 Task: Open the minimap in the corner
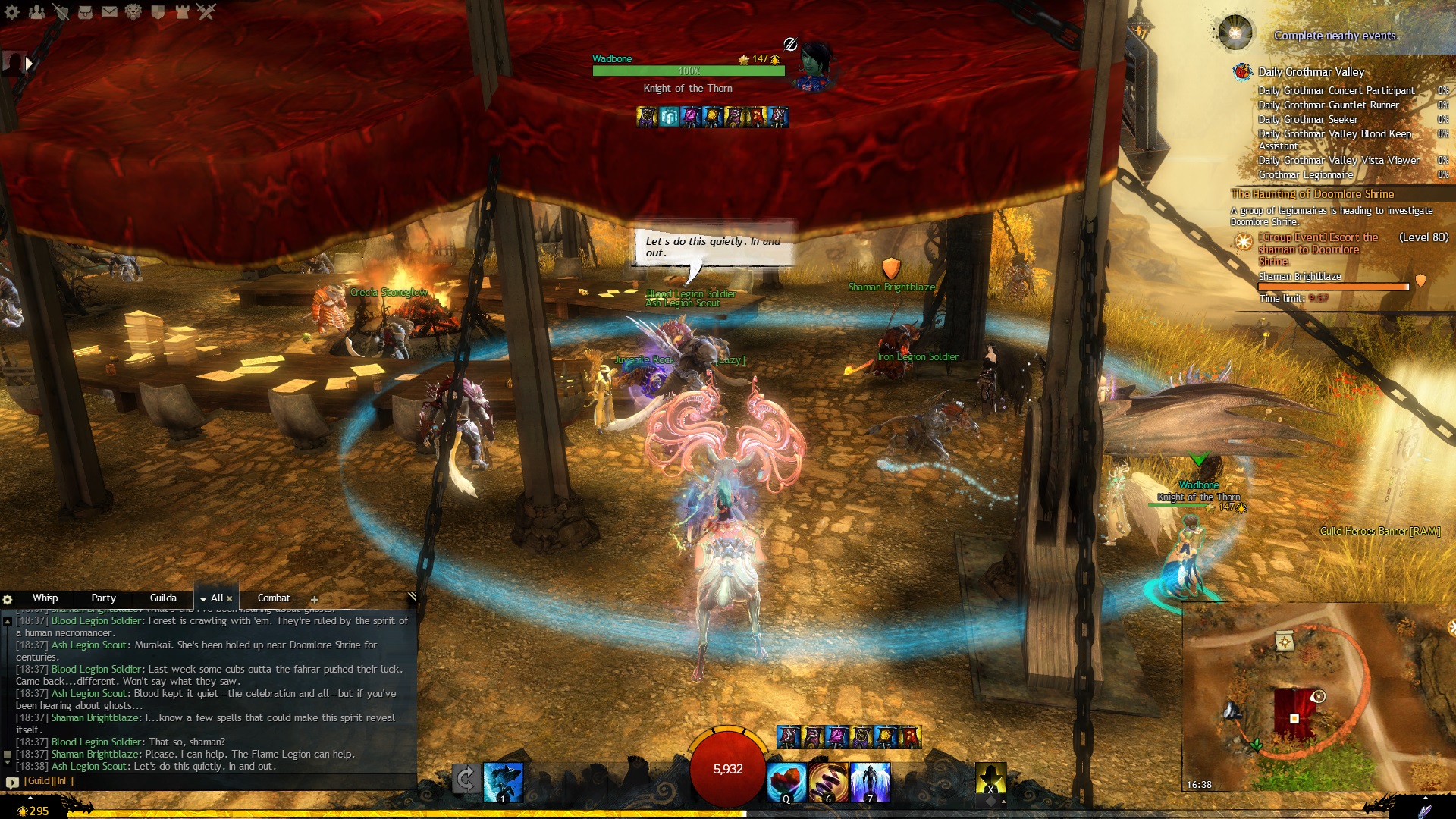click(1318, 698)
